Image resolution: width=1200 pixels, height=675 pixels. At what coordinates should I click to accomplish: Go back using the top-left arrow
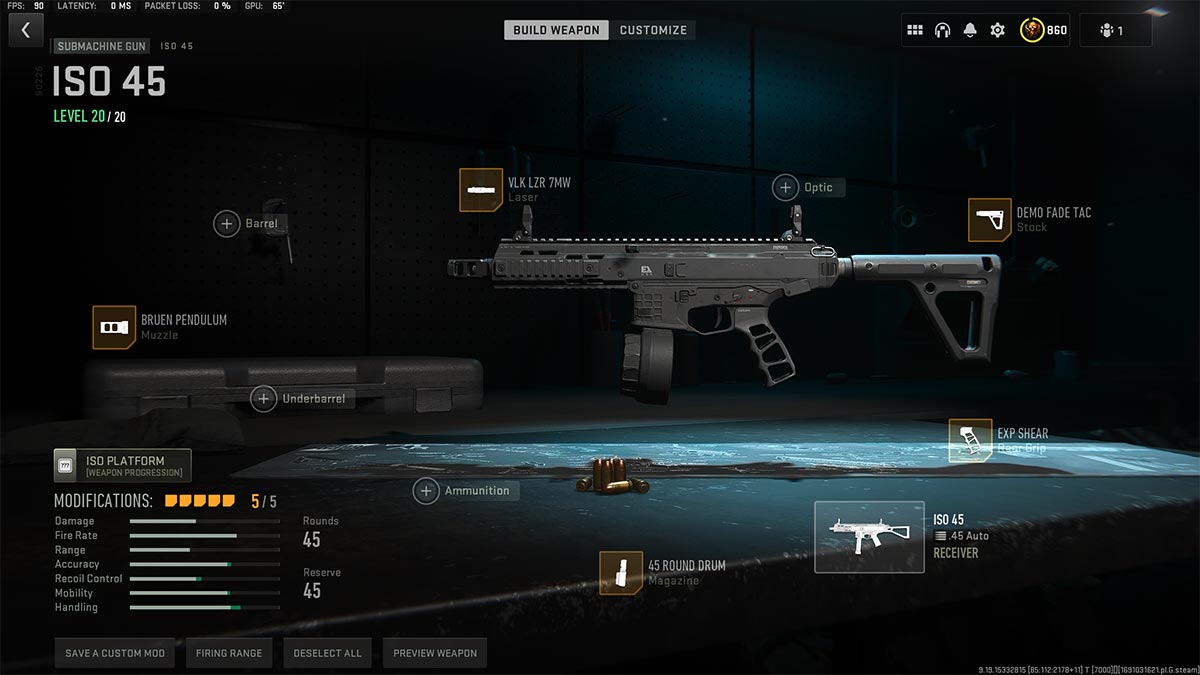pos(25,30)
